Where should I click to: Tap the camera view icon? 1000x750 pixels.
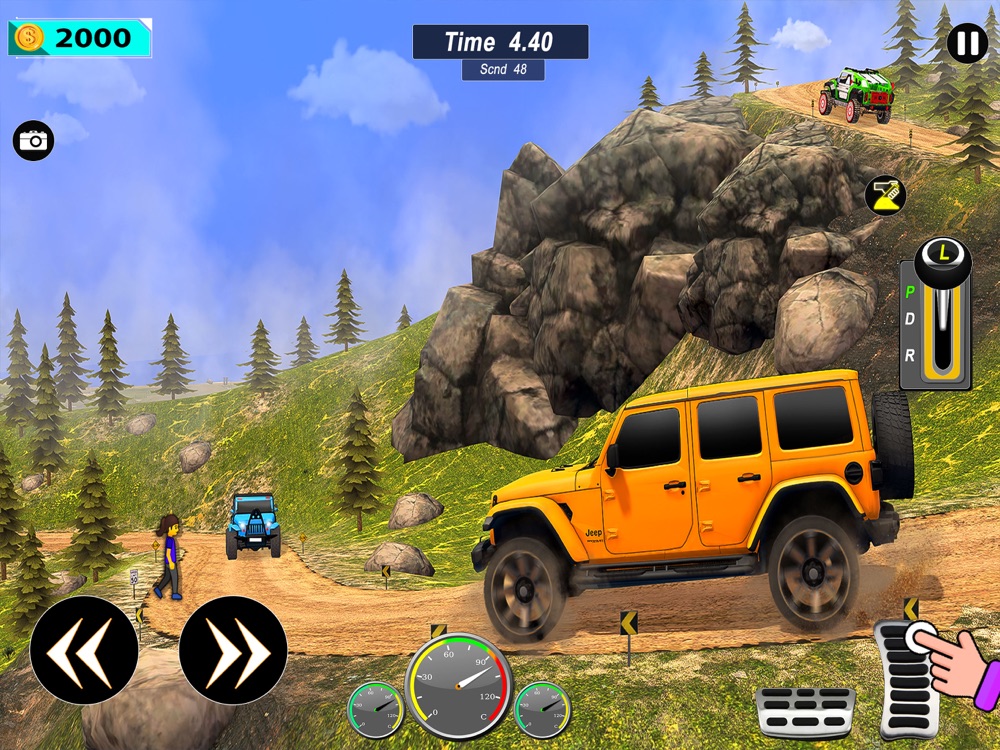click(34, 141)
